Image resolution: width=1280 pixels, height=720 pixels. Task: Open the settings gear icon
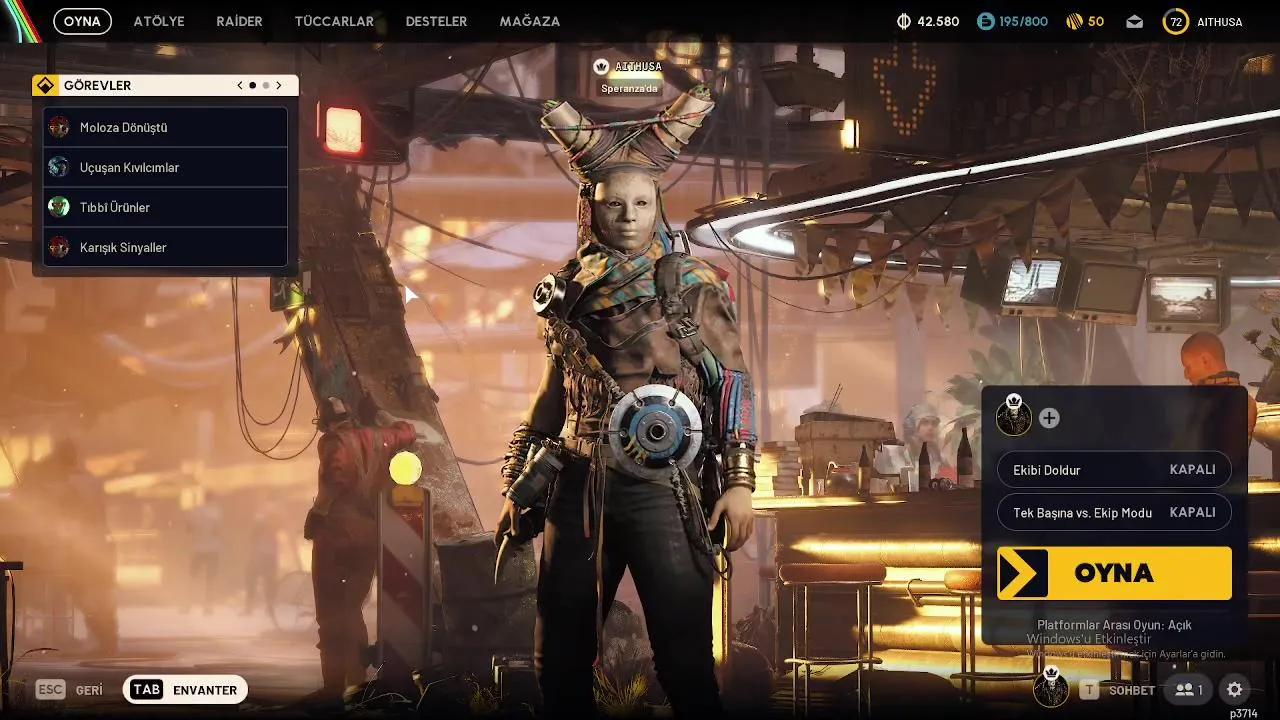pos(1235,689)
